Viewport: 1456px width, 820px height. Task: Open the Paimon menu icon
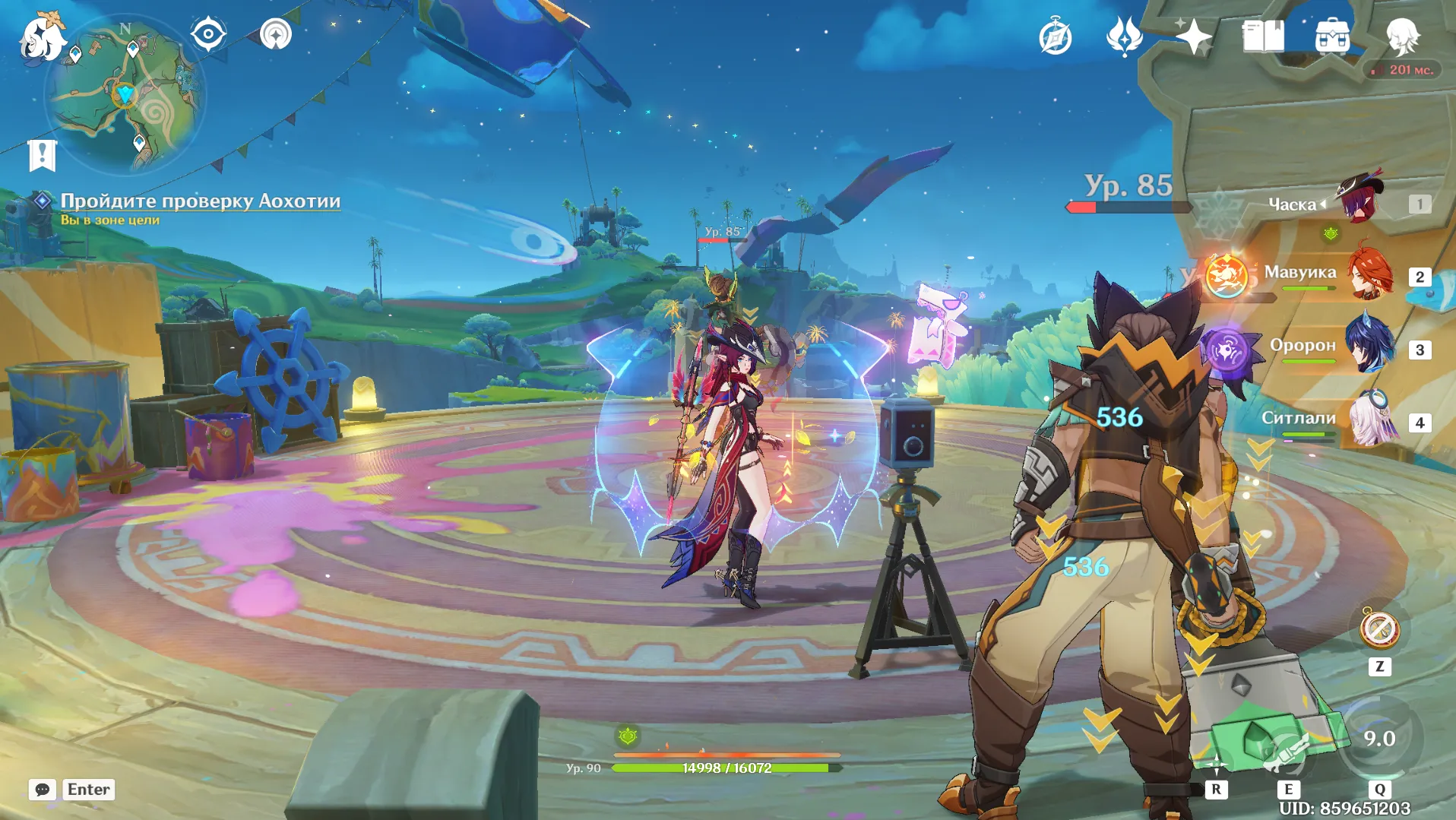[42, 36]
